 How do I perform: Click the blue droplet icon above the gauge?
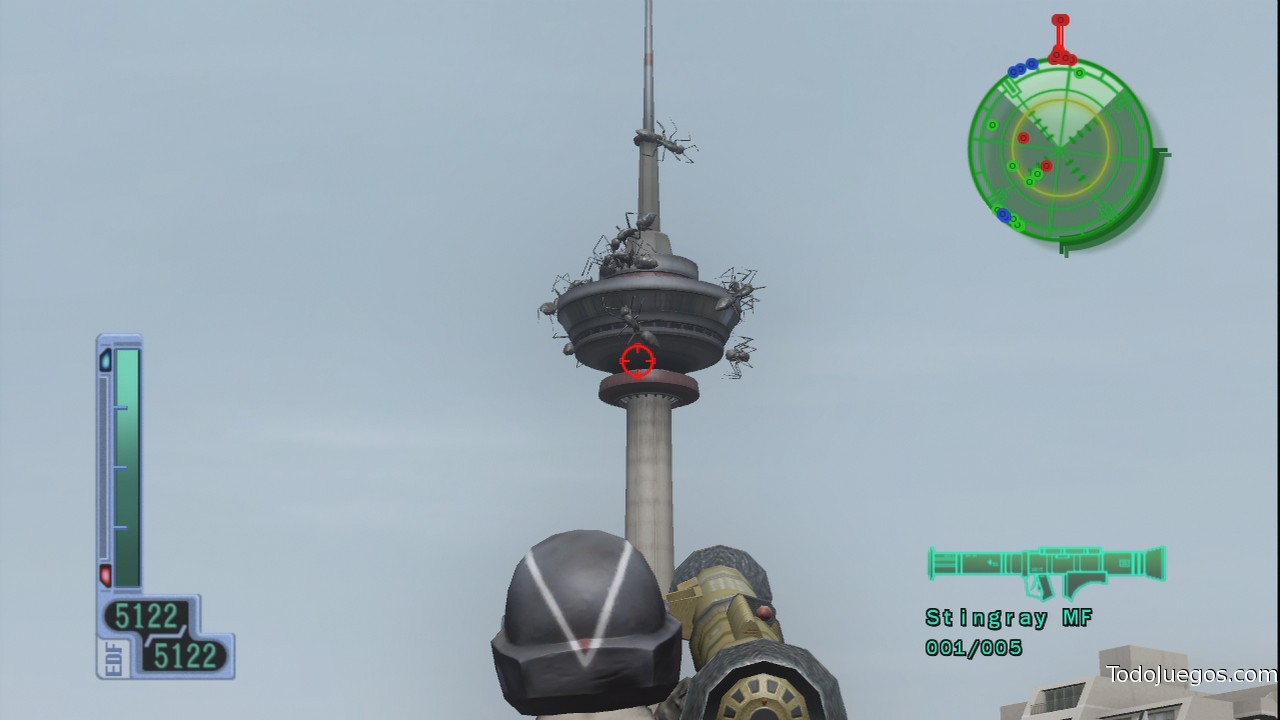pos(104,357)
